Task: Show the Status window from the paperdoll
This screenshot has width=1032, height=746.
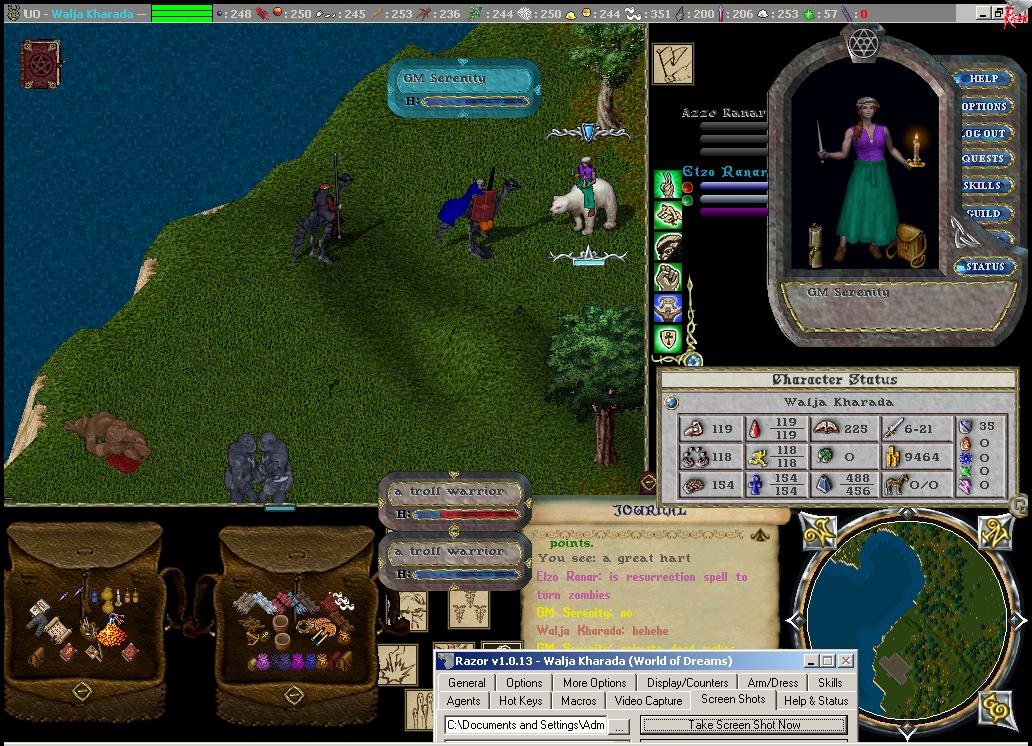Action: tap(984, 267)
